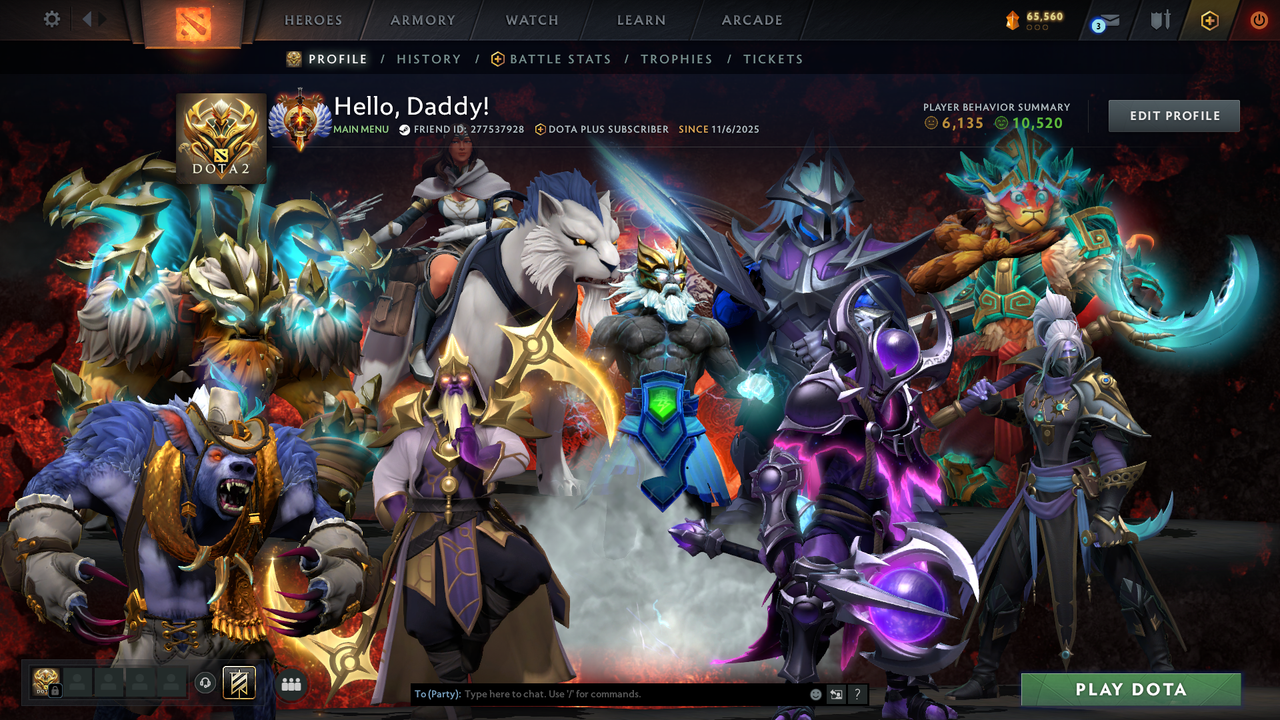Click the forward navigation arrow
1280x720 pixels.
pyautogui.click(x=102, y=17)
